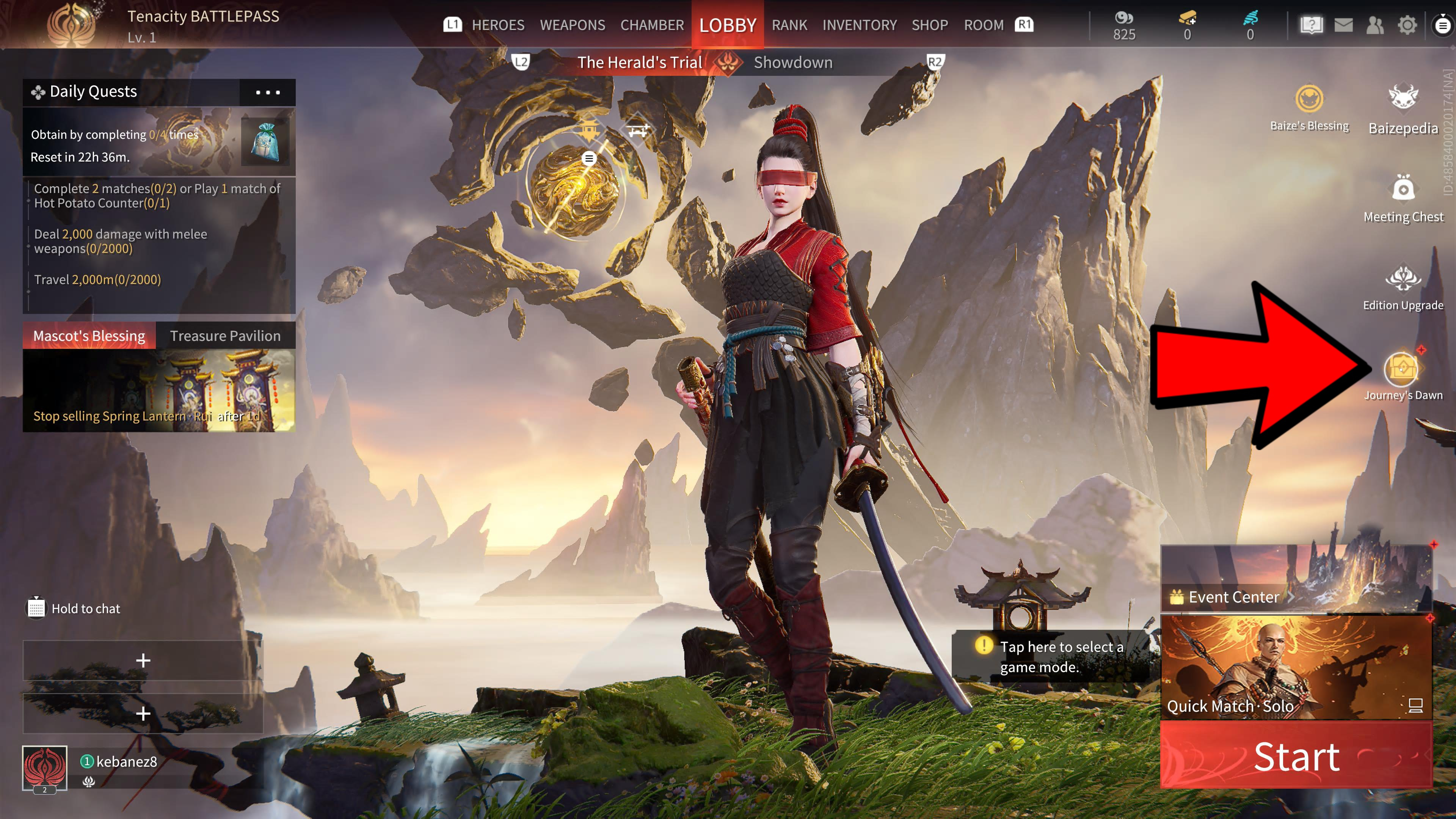The image size is (1456, 819).
Task: Open the settings gear icon
Action: [x=1407, y=25]
